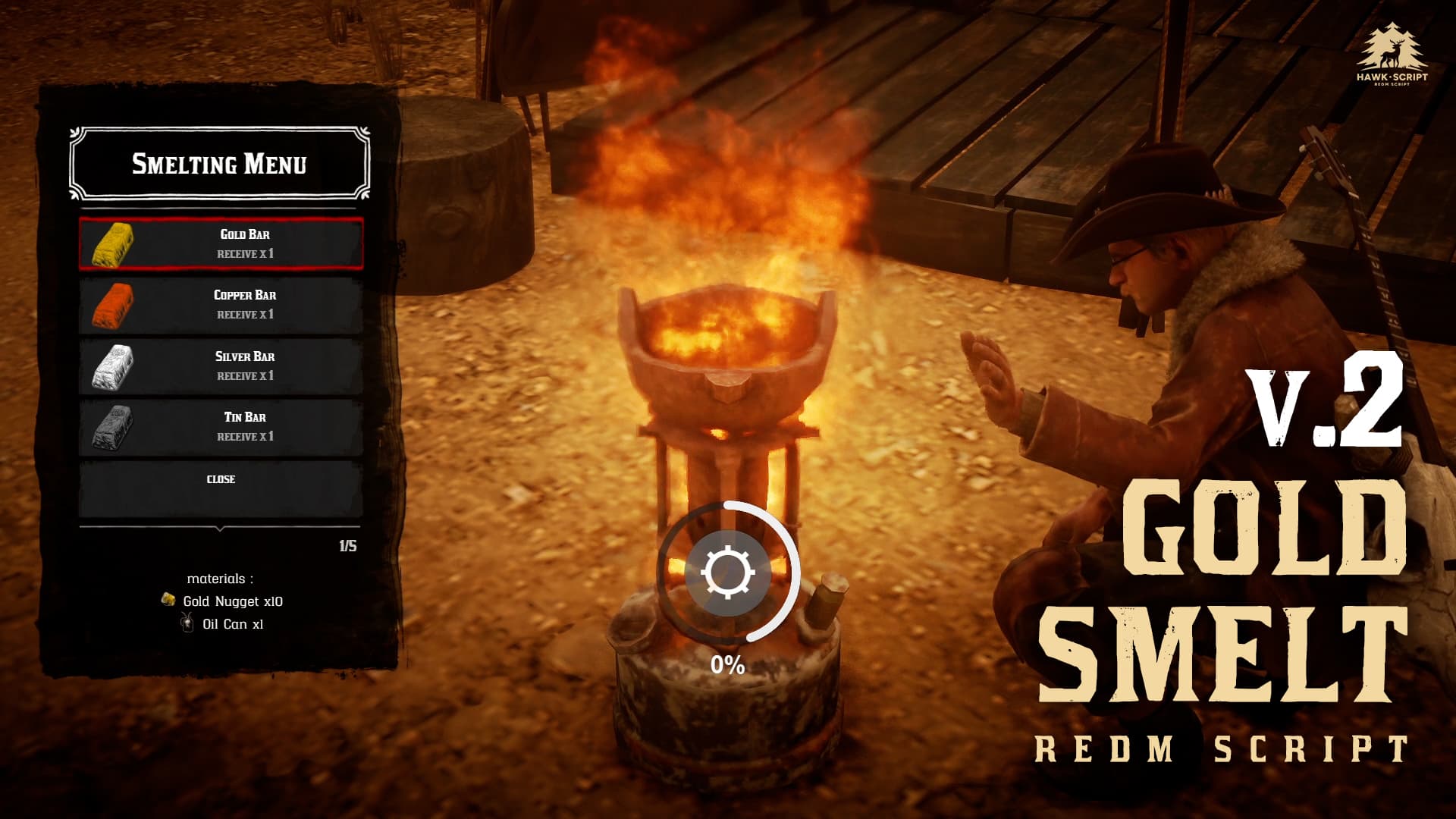Click the 0% percentage text below the gear

[x=726, y=664]
